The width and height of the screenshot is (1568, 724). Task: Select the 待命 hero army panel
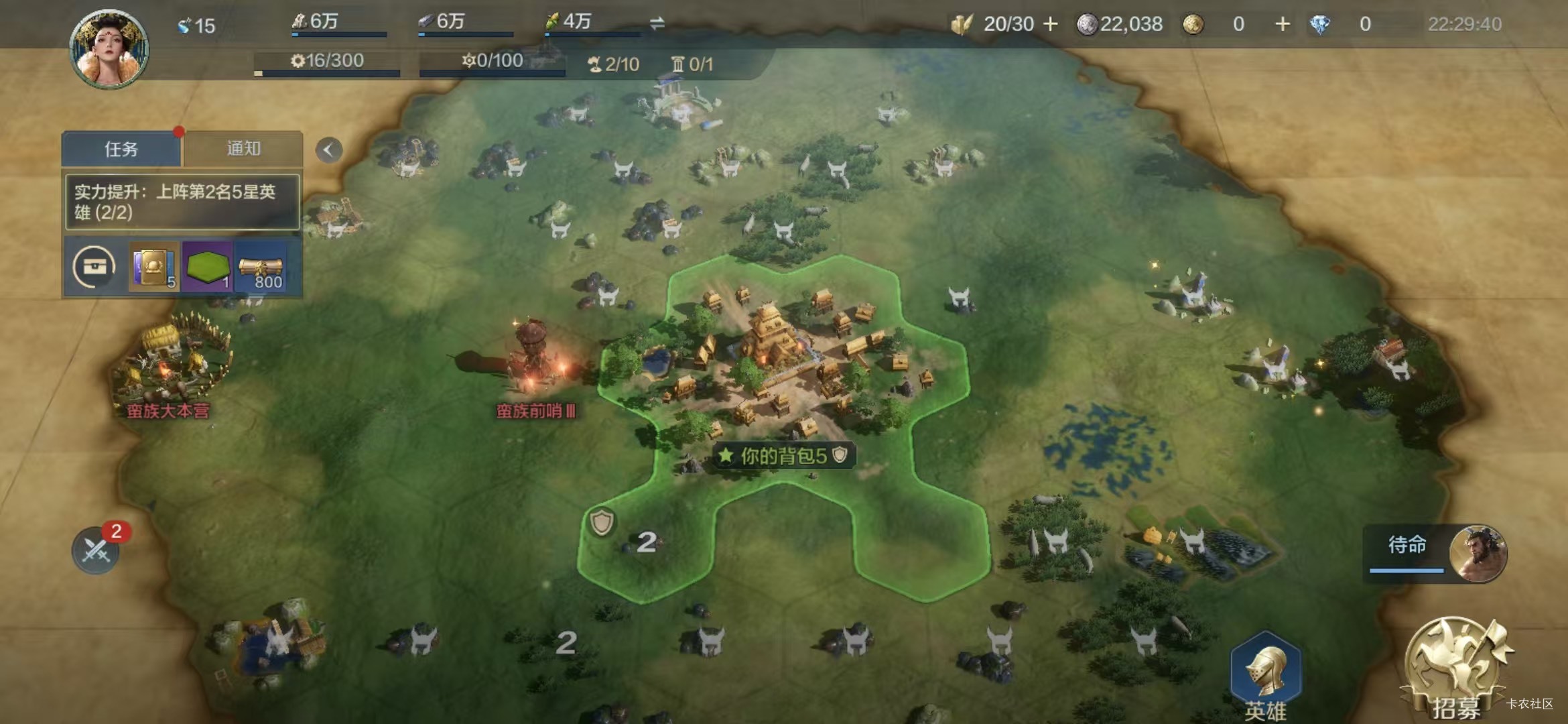[x=1434, y=553]
